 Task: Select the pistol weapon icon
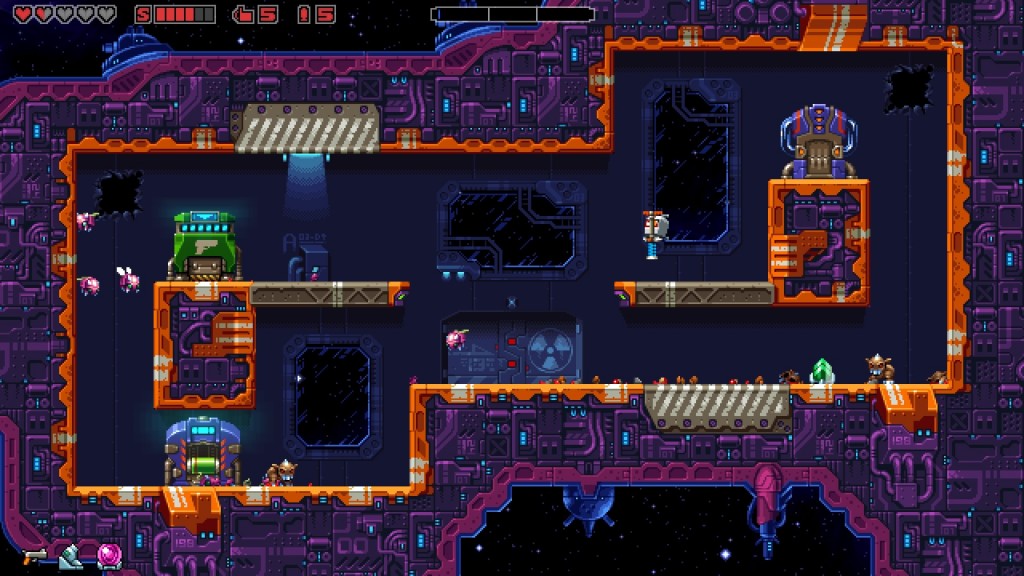point(35,554)
